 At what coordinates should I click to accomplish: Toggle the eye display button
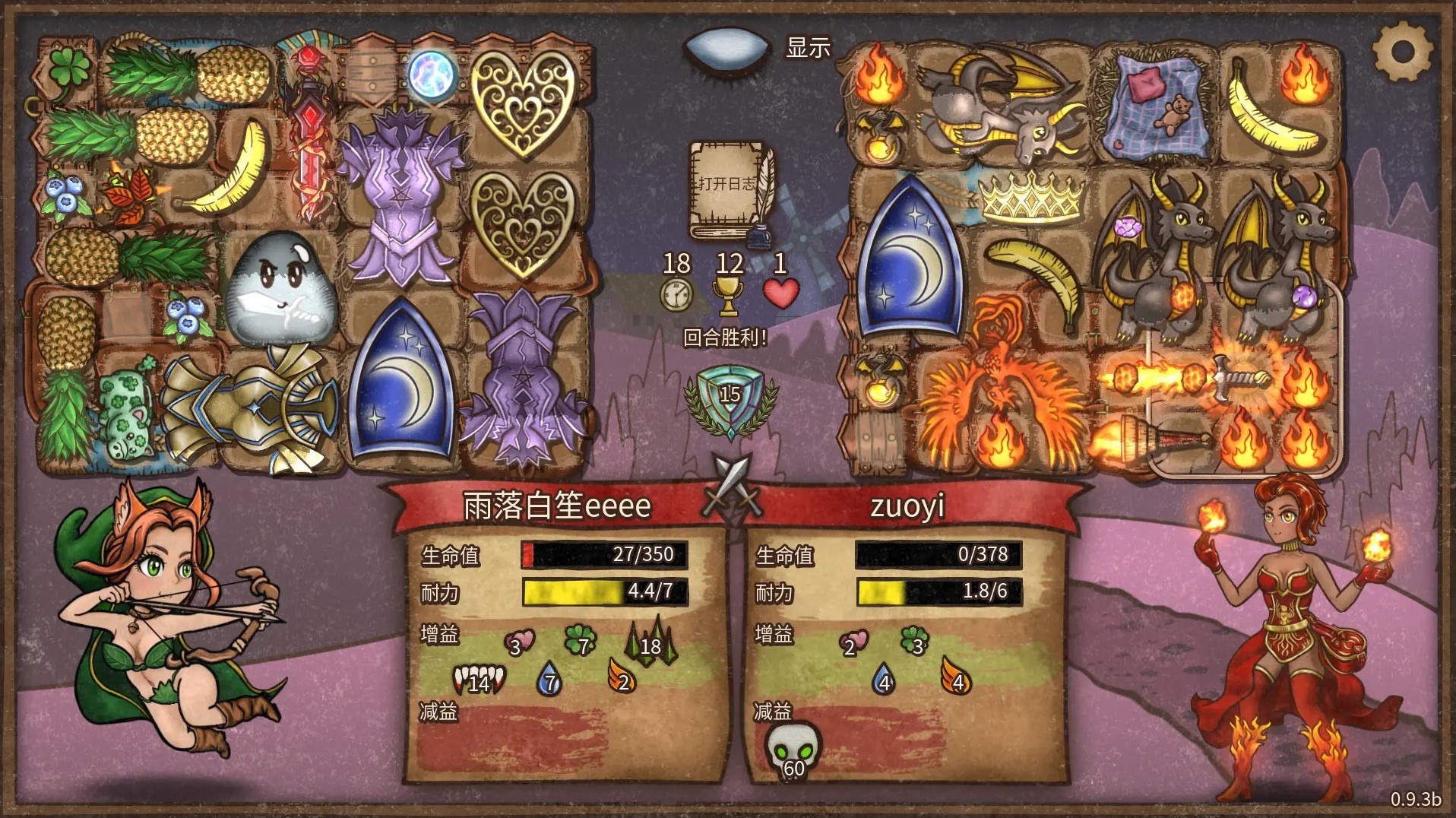coord(727,48)
